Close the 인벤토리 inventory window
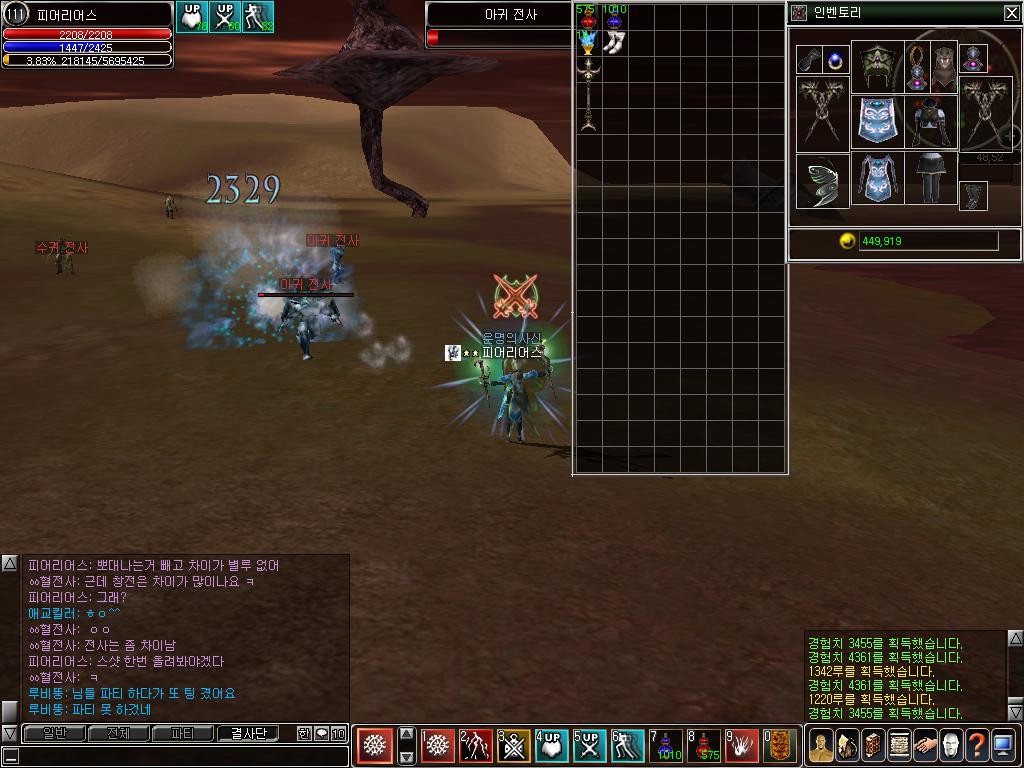This screenshot has height=768, width=1024. (x=1011, y=13)
